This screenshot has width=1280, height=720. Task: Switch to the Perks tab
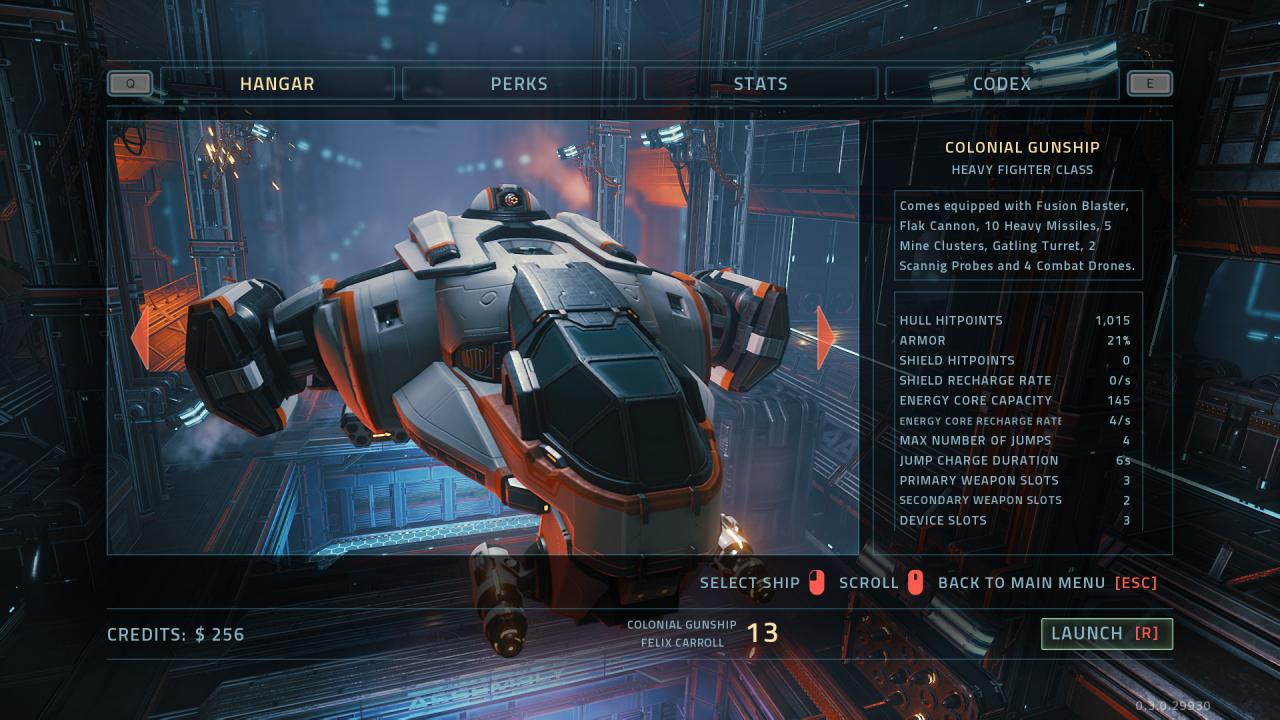pos(519,84)
